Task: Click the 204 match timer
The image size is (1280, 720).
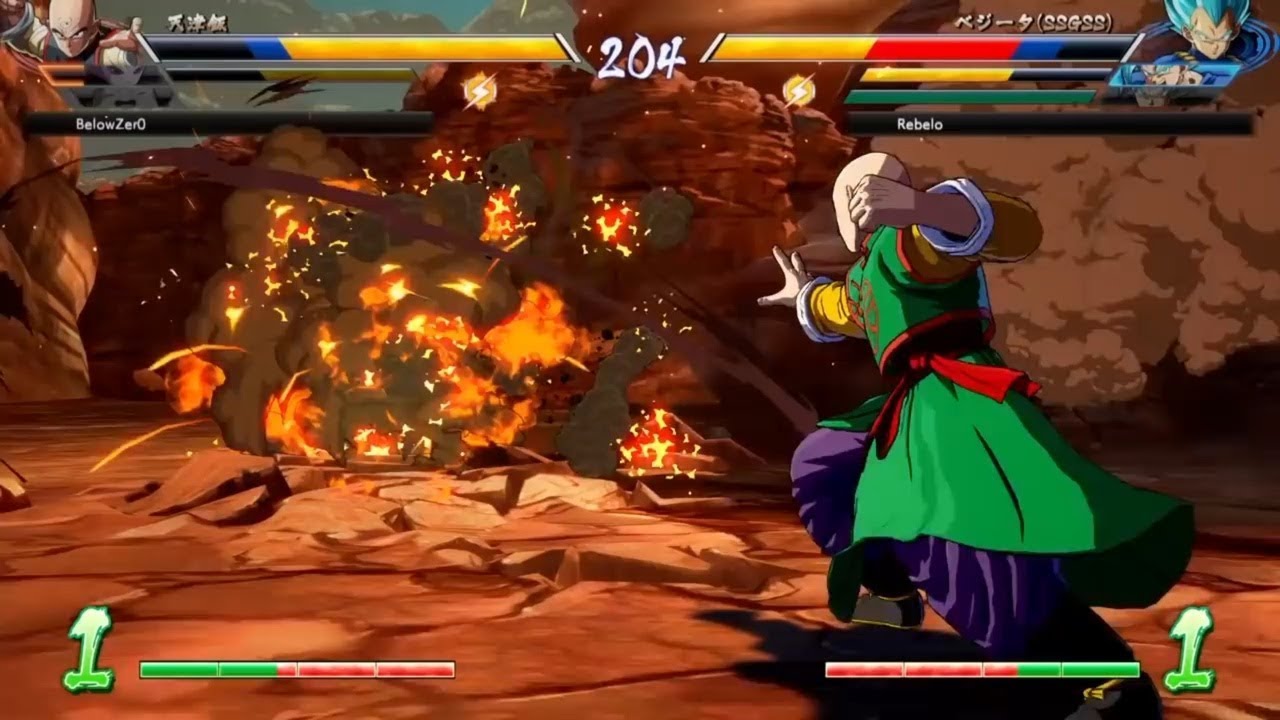Action: 640,55
